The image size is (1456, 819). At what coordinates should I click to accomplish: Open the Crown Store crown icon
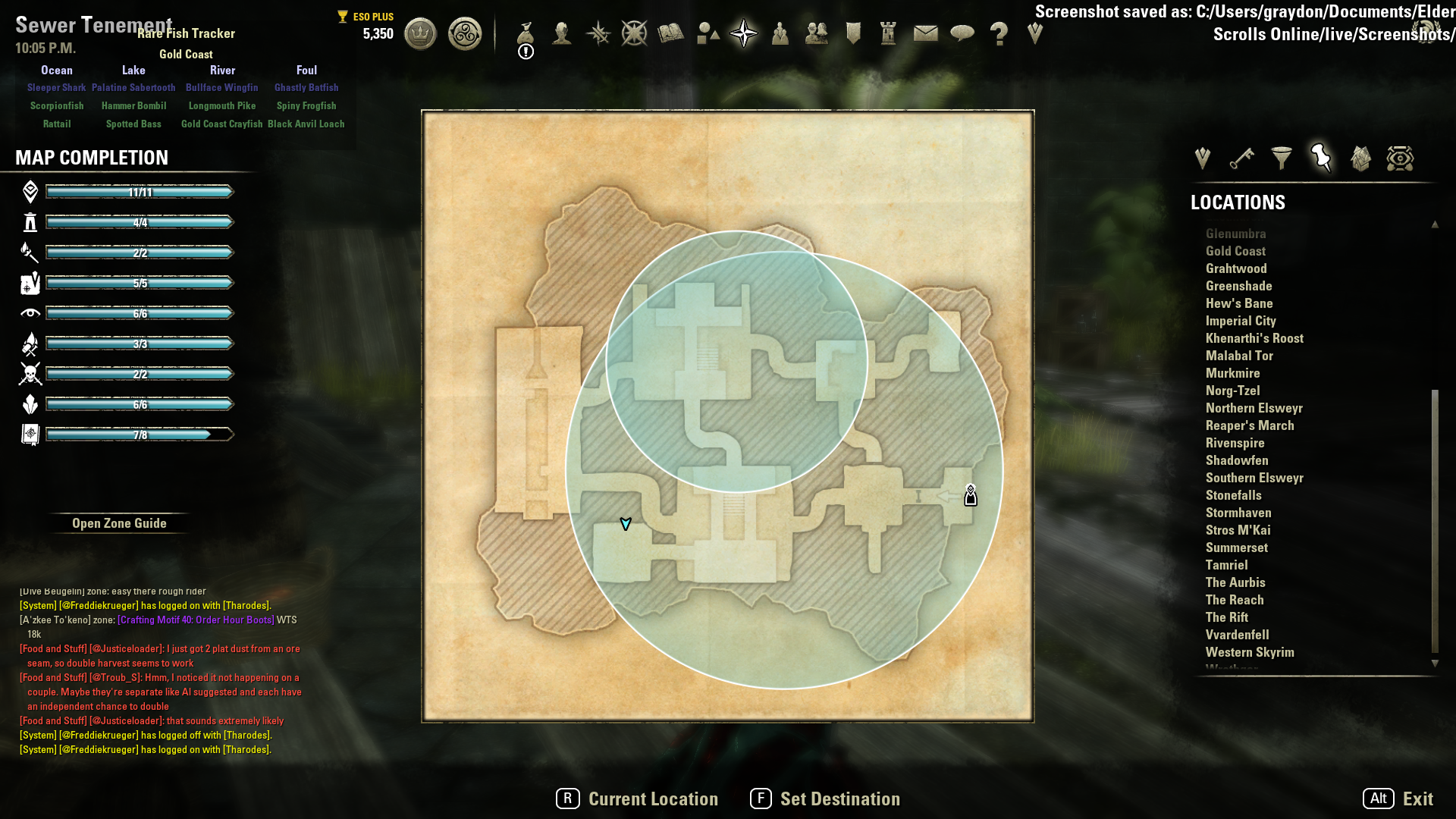pyautogui.click(x=420, y=33)
